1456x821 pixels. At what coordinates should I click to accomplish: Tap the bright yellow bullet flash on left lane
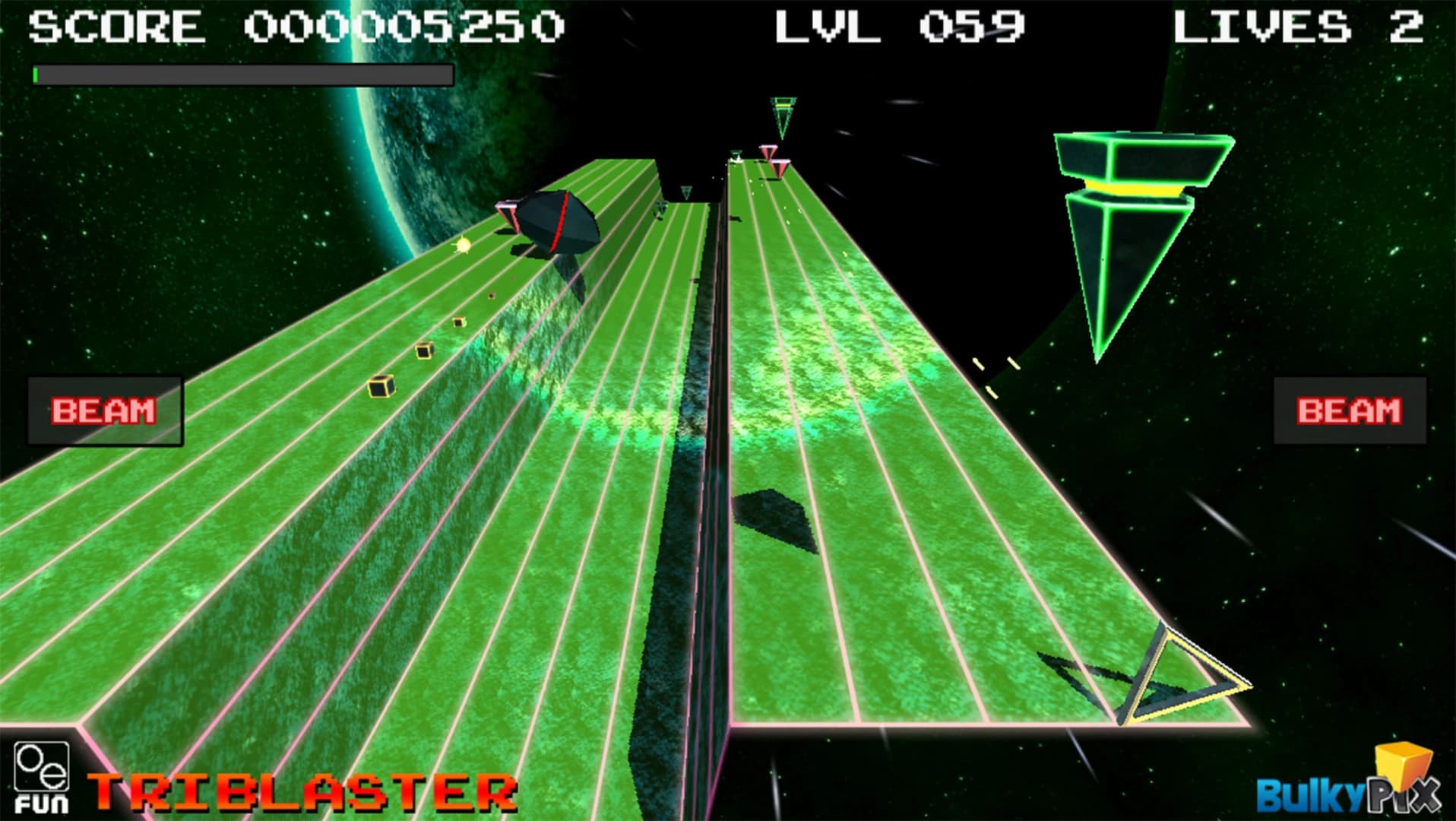464,246
